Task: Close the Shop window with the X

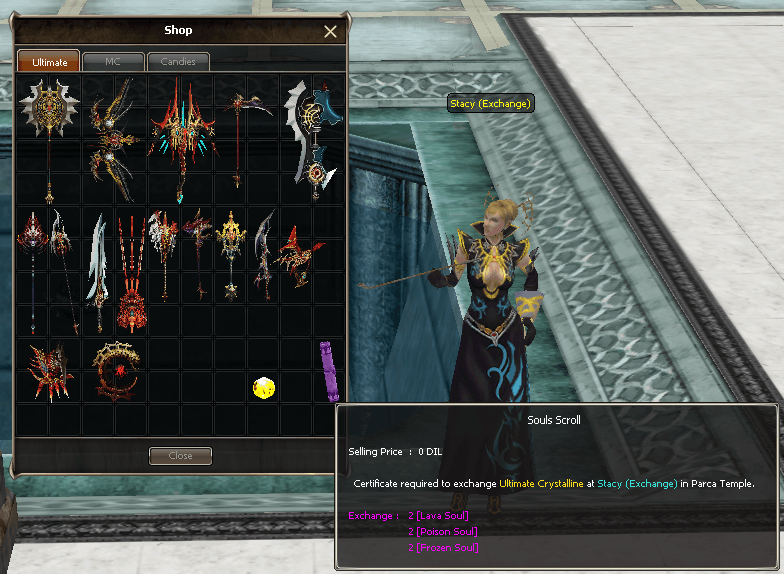Action: tap(330, 32)
